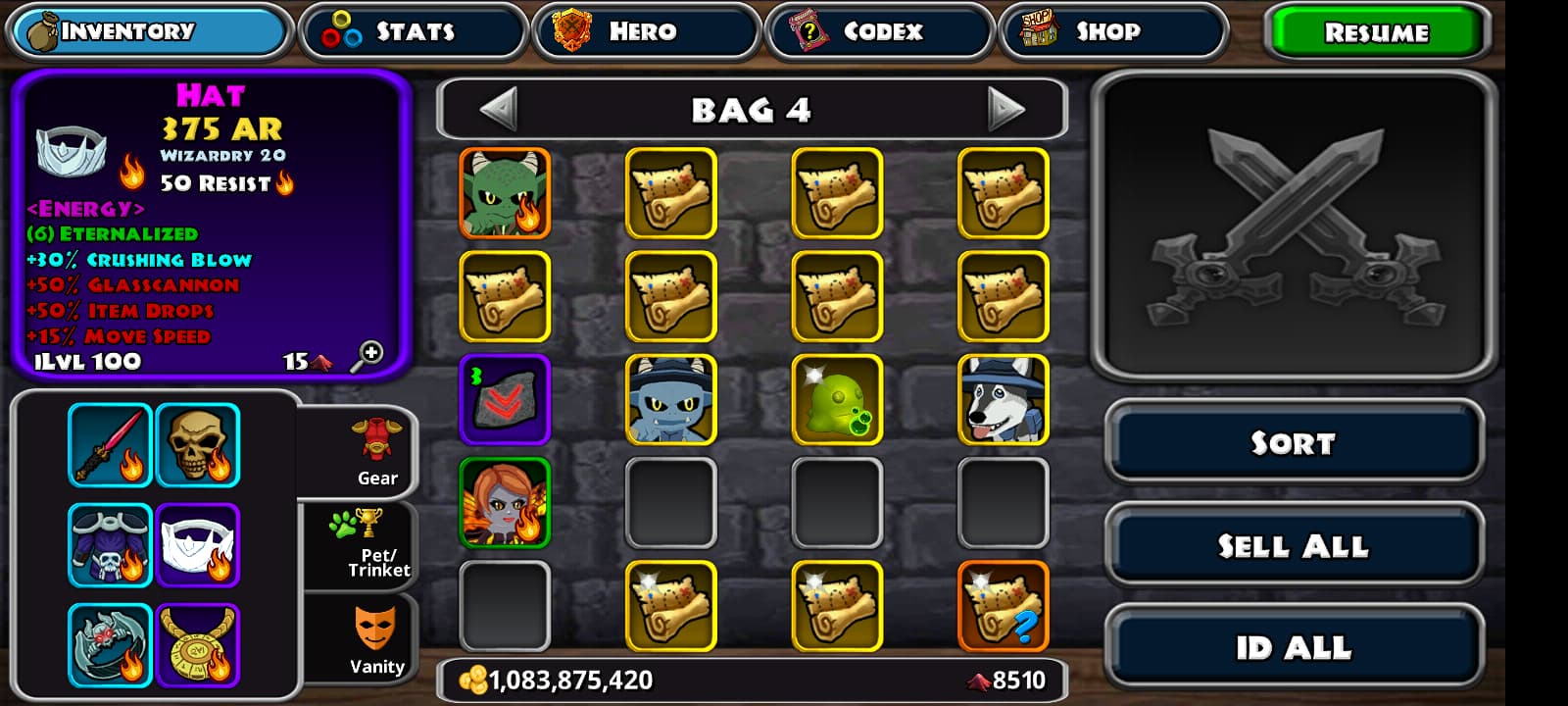The image size is (1568, 706).
Task: Identify all items with ID All
Action: pyautogui.click(x=1294, y=647)
